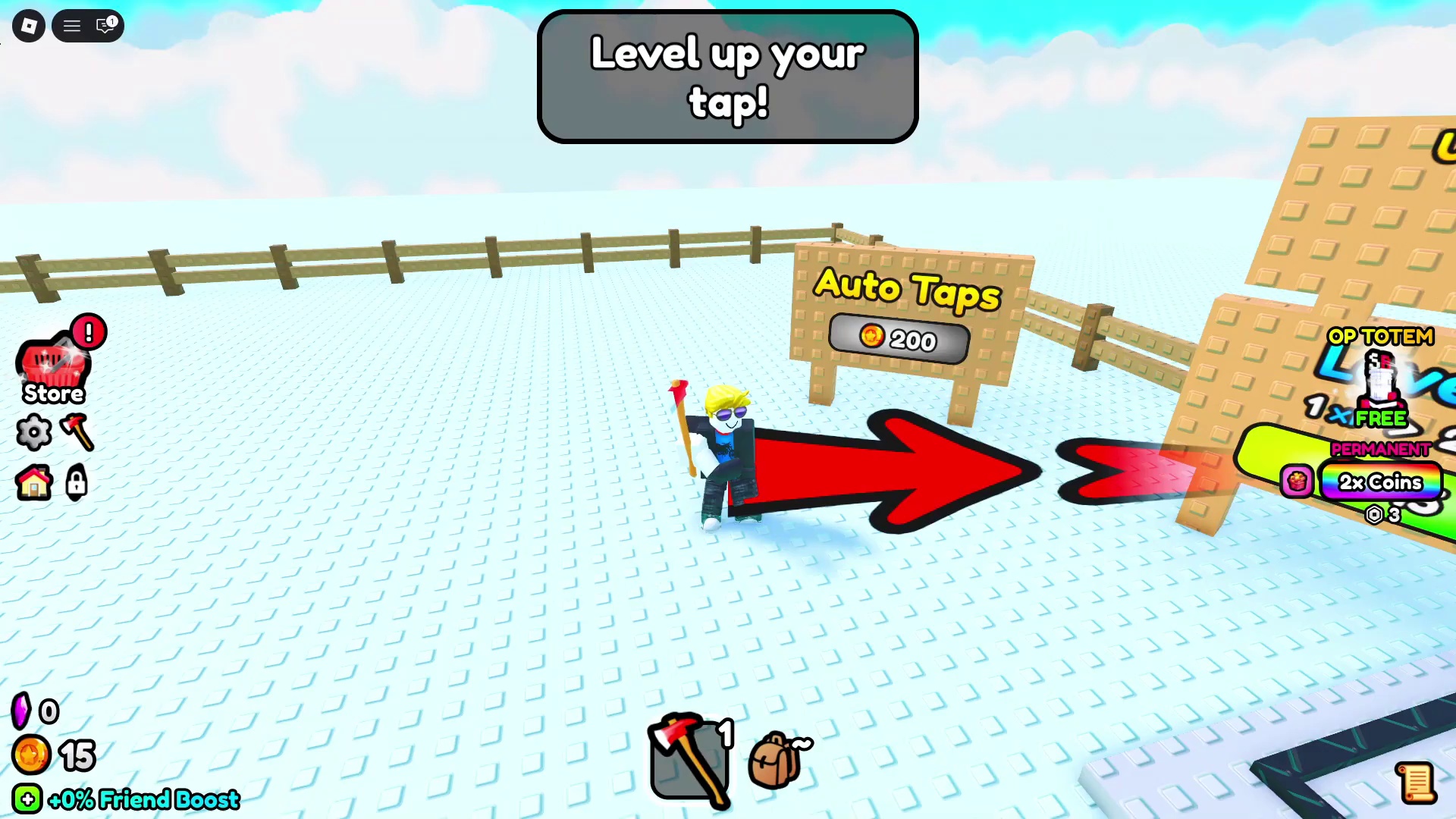Click the coin counter showing 15
The image size is (1456, 819).
(x=53, y=755)
